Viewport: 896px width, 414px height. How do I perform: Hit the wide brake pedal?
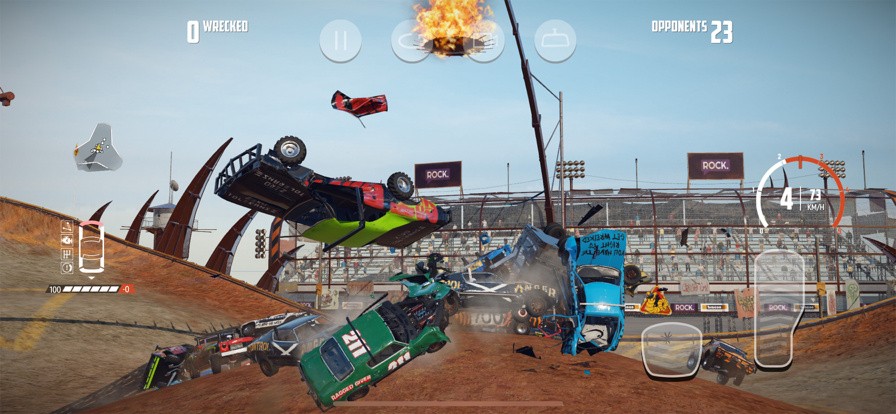coord(671,349)
